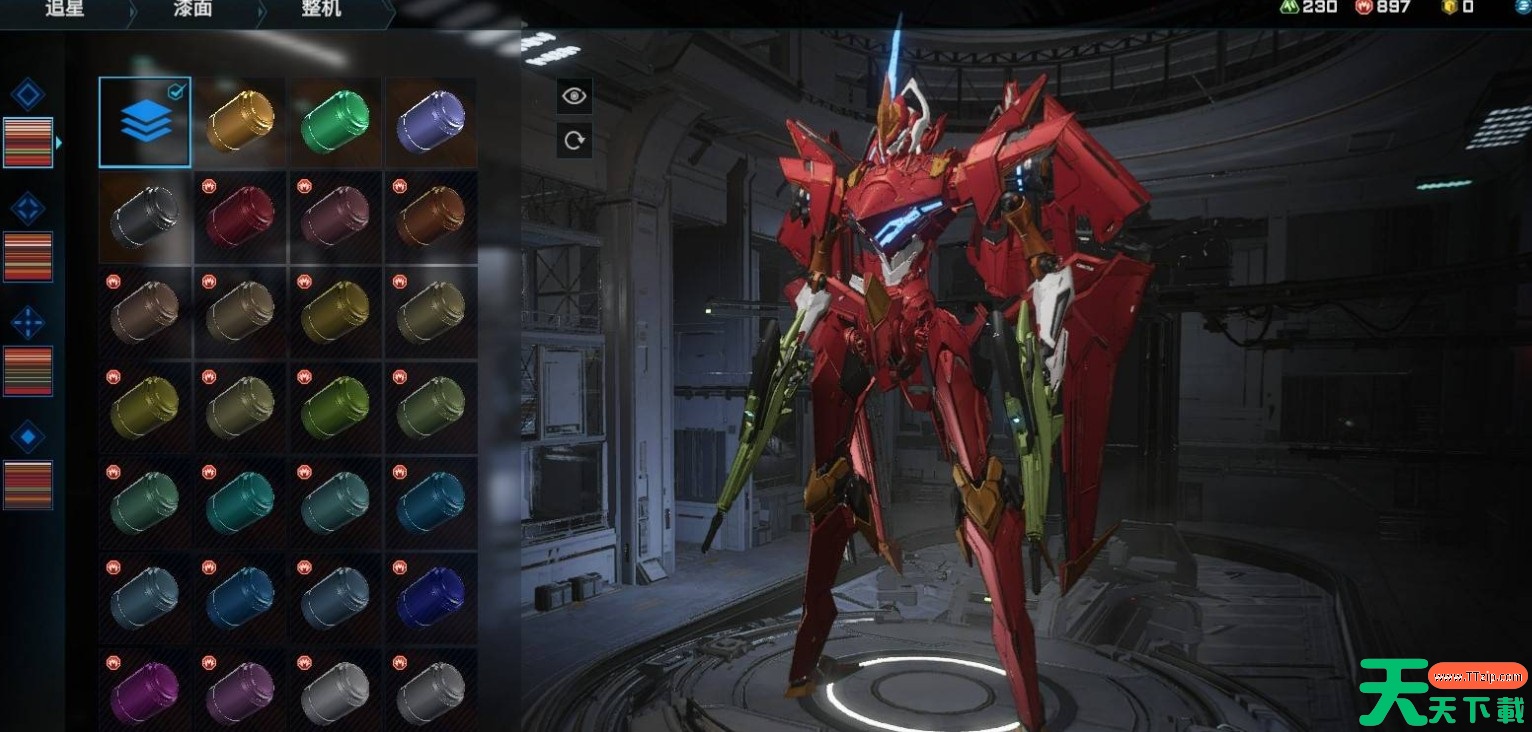Viewport: 1532px width, 732px height.
Task: Select the black paint can
Action: [145, 216]
